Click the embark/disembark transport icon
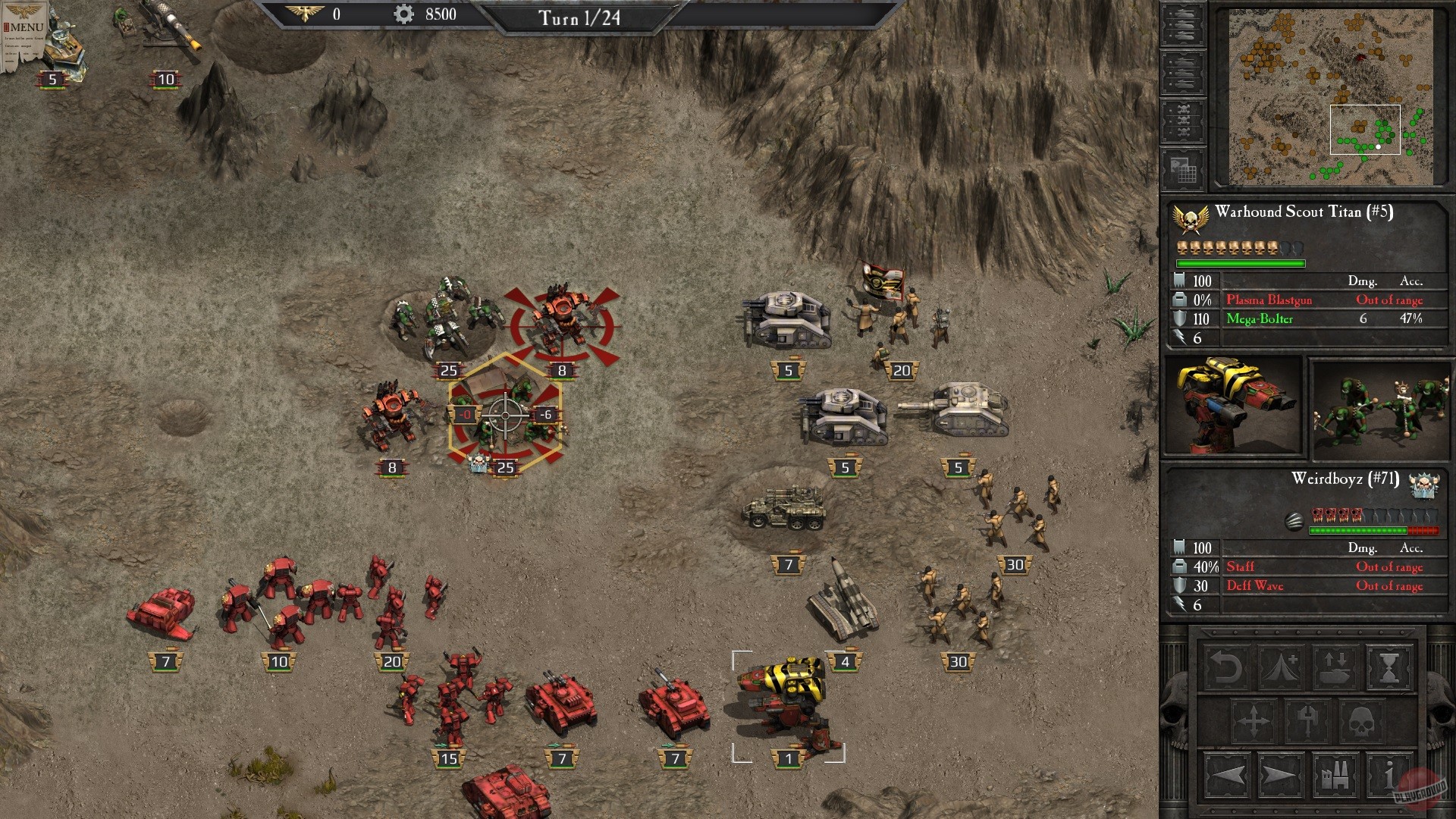This screenshot has height=819, width=1456. (x=1335, y=667)
